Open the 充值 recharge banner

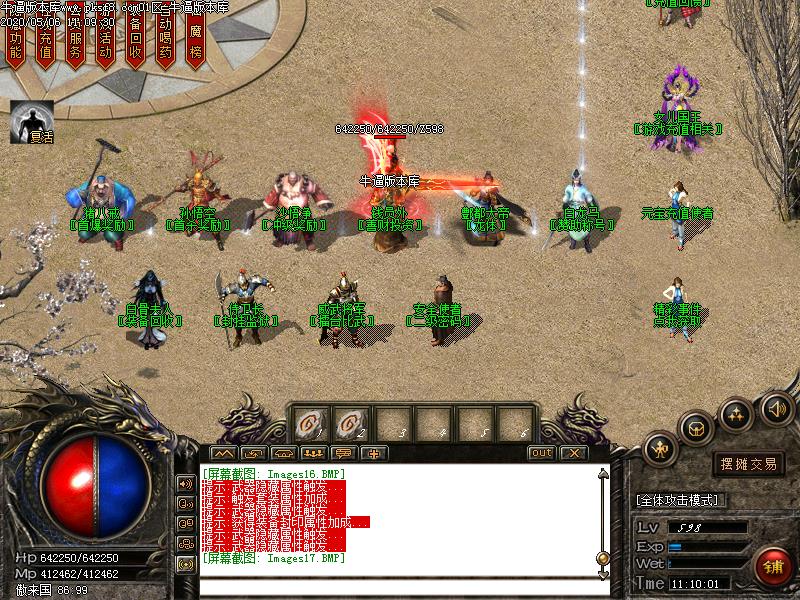point(45,43)
